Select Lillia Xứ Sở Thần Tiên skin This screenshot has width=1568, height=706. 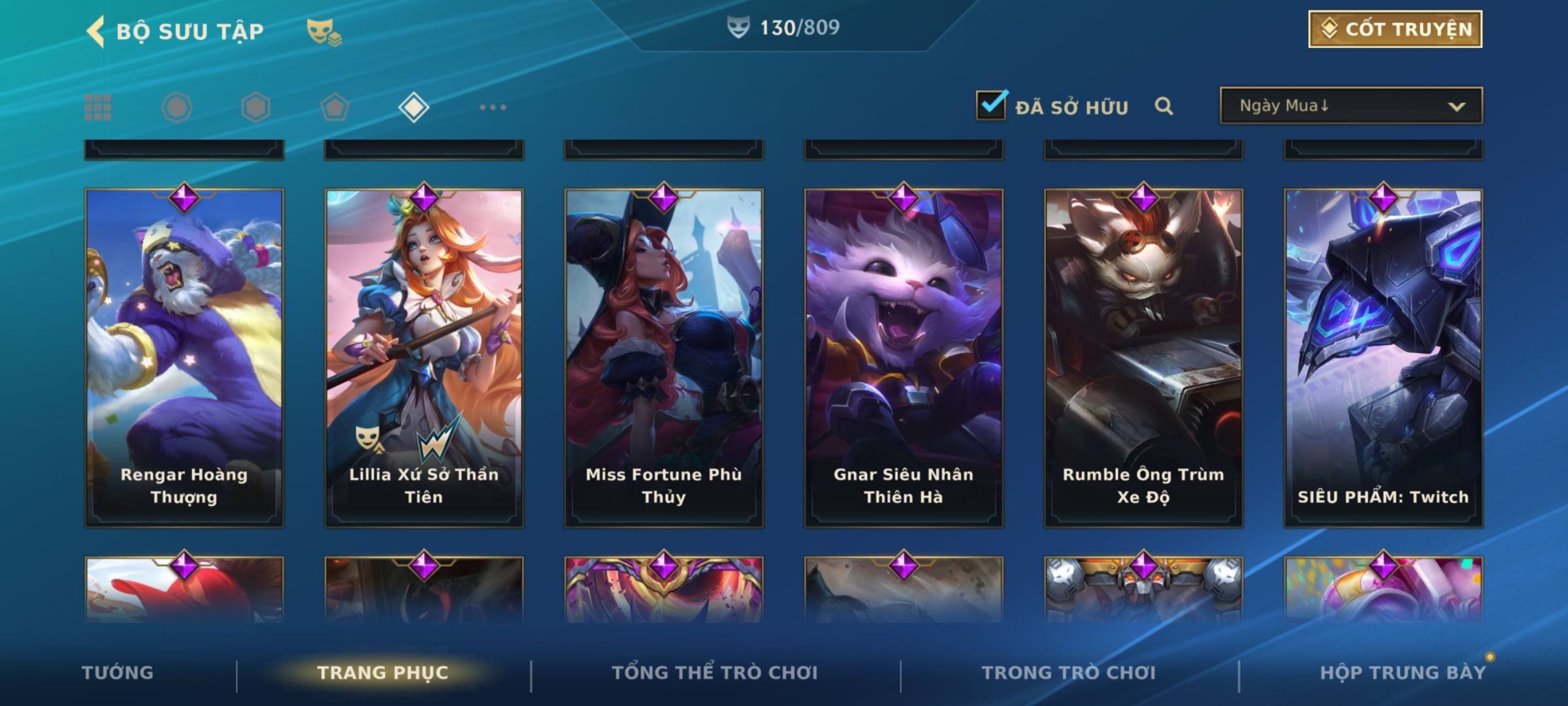click(424, 358)
